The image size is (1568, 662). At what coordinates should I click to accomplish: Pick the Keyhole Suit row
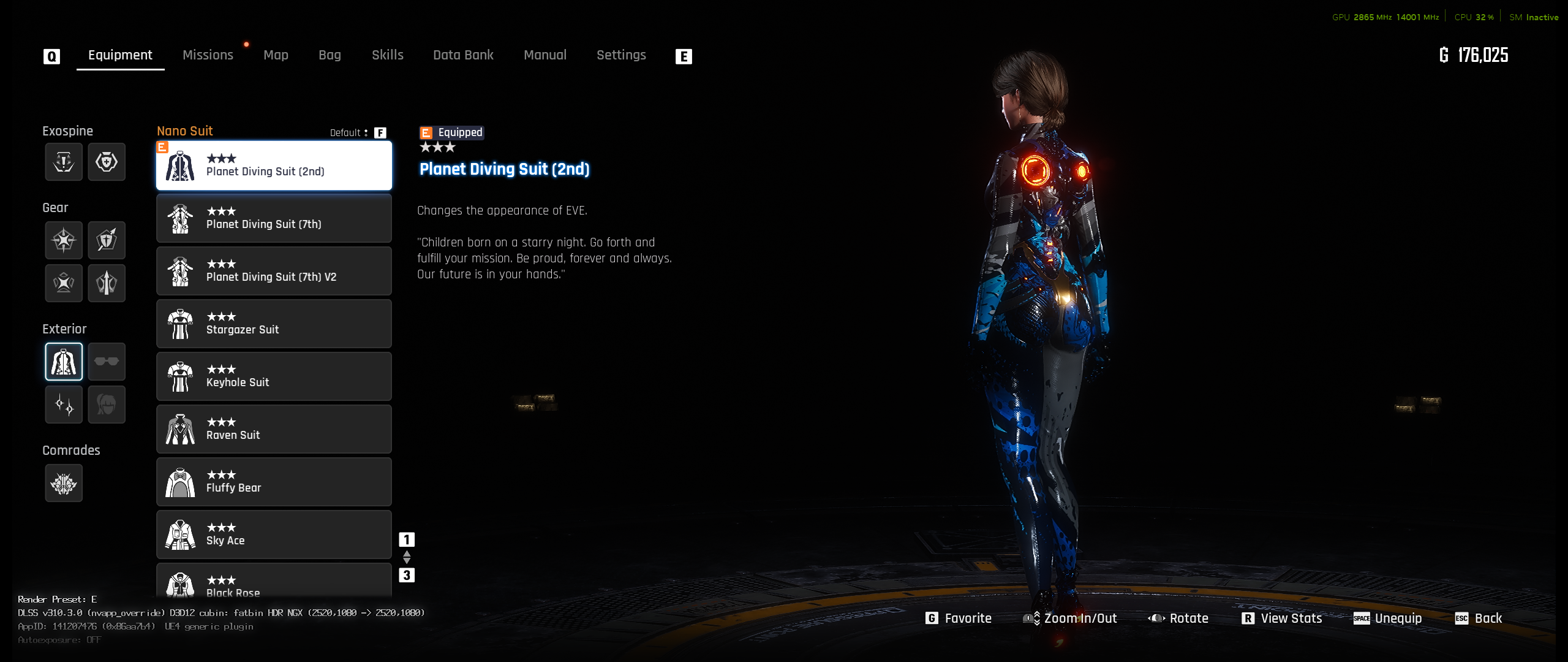point(274,376)
